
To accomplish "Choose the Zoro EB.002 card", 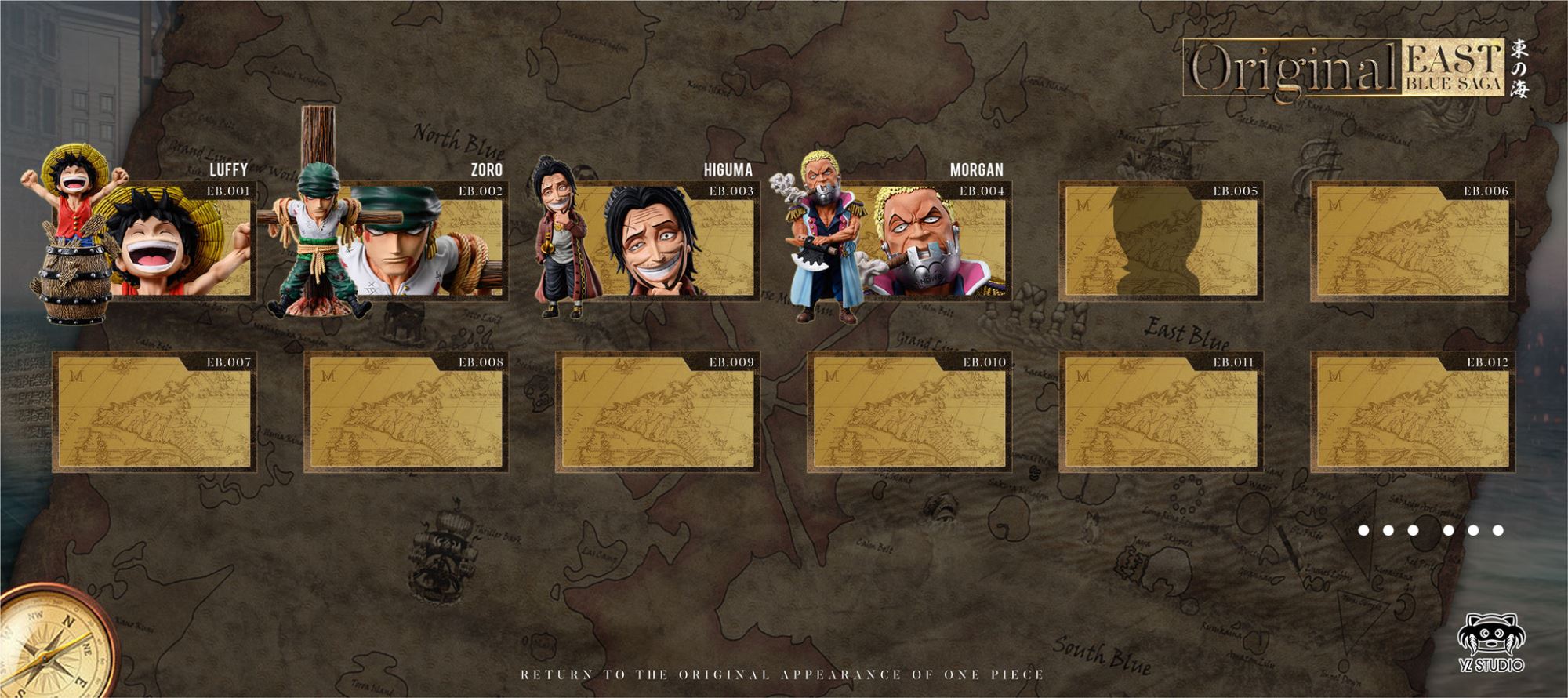I will pyautogui.click(x=406, y=242).
